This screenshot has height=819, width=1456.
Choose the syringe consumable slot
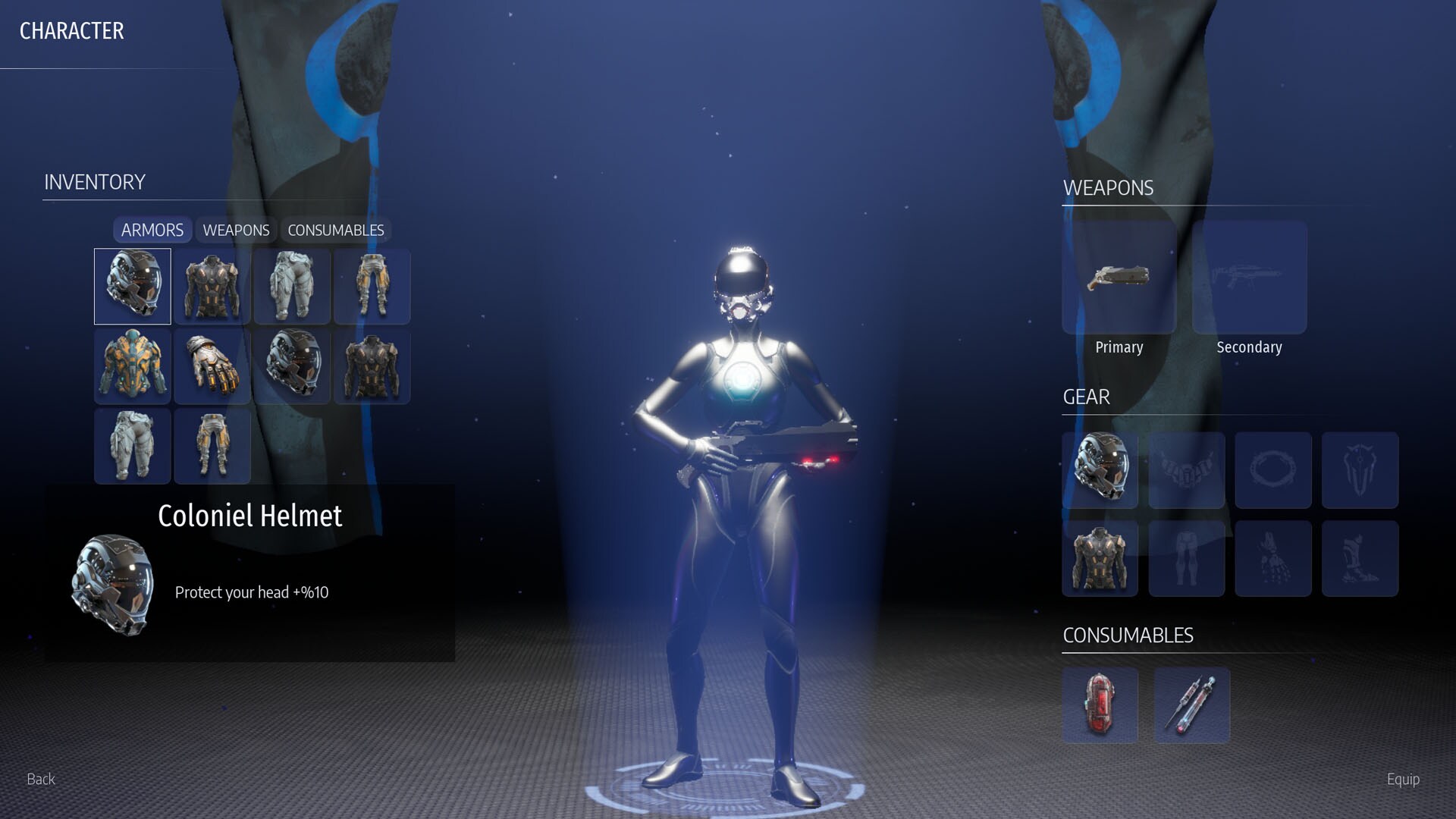1191,705
